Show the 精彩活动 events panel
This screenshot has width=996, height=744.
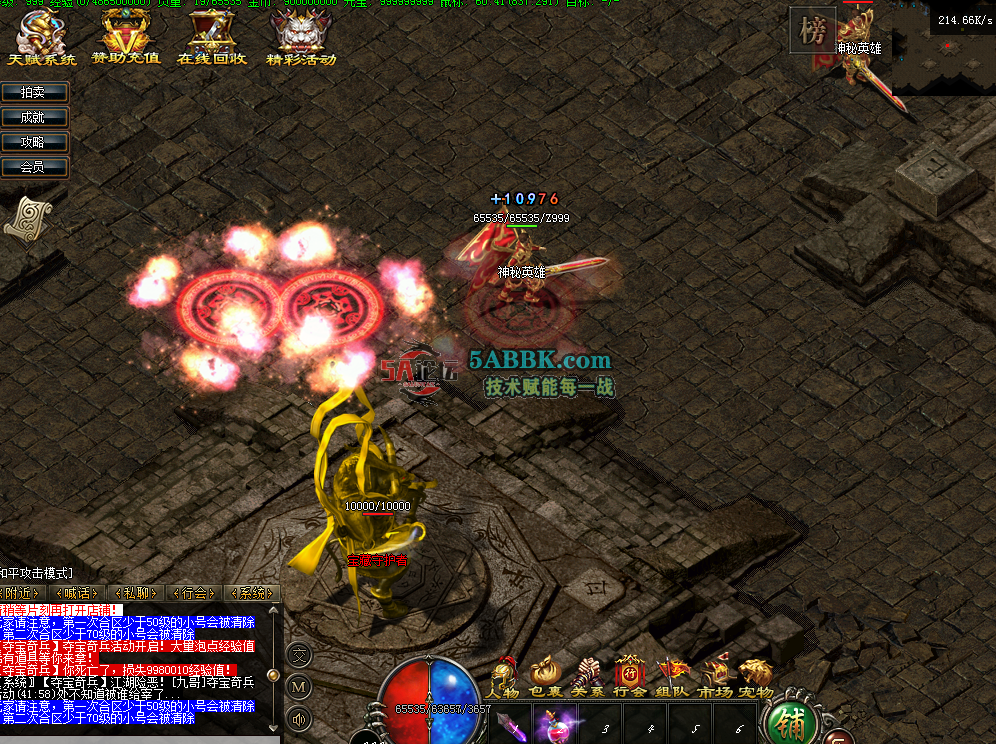coord(300,39)
